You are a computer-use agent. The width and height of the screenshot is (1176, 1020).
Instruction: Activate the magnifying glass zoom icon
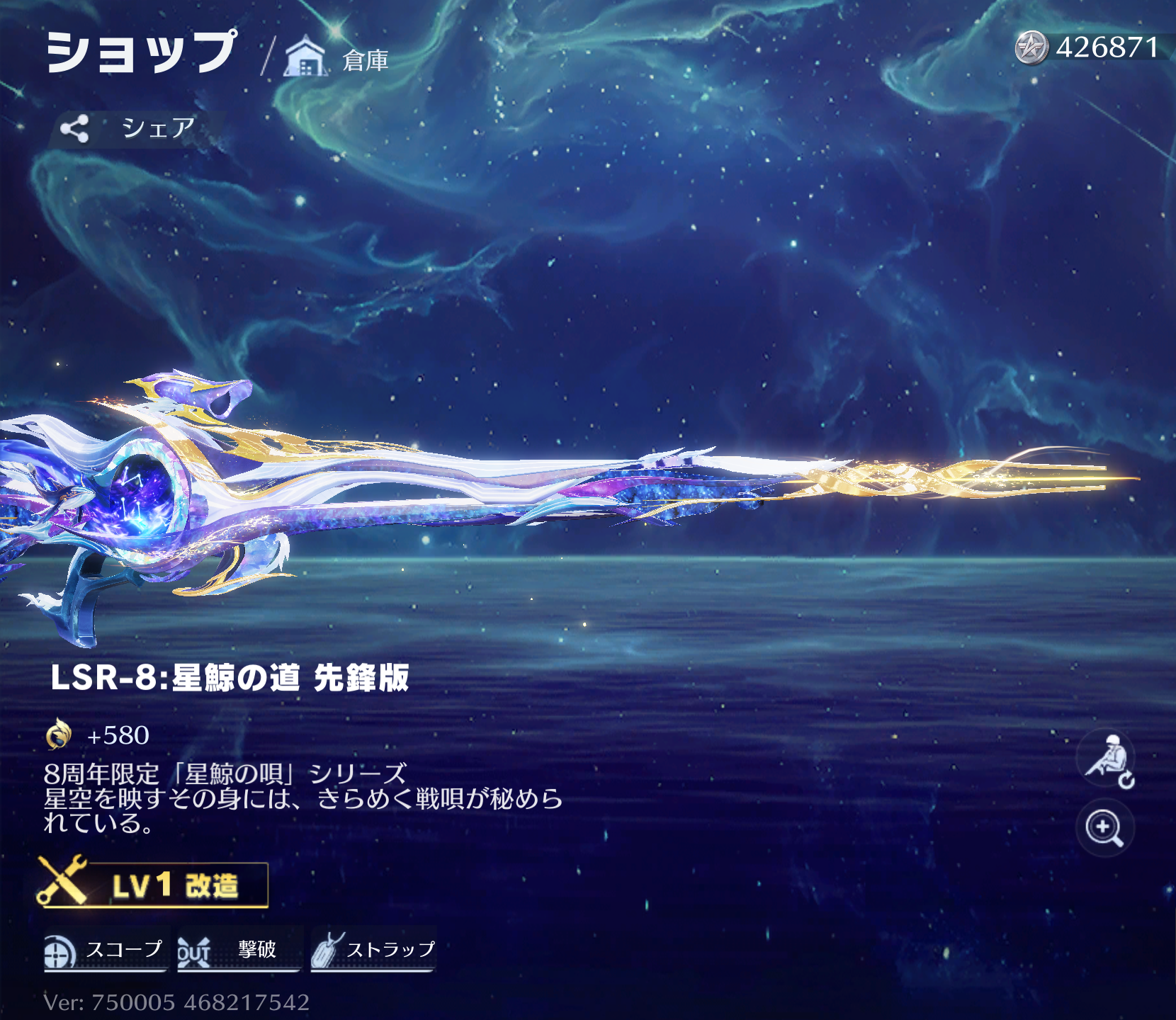1104,828
